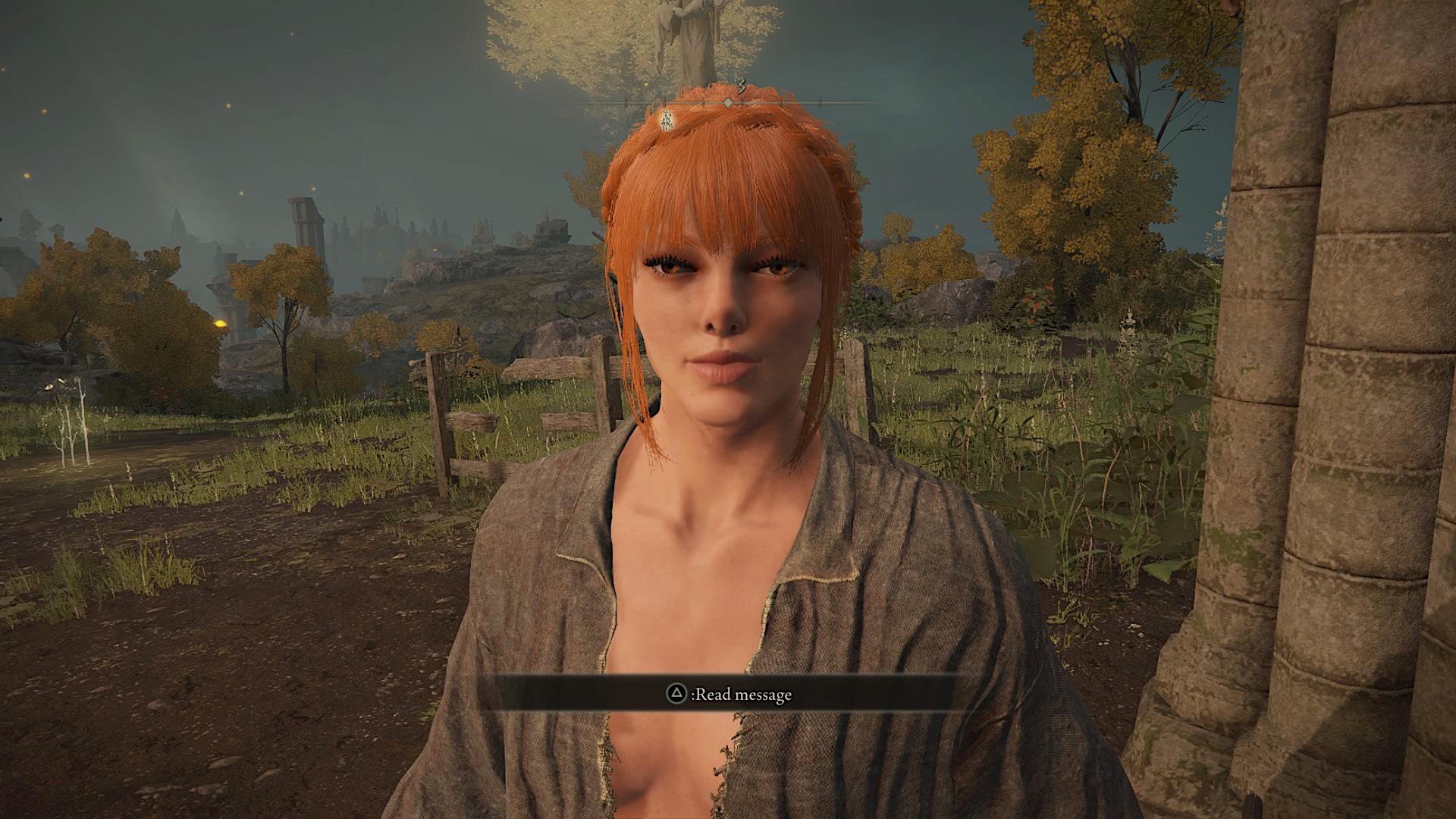Viewport: 1456px width, 819px height.
Task: Click the grace rune symbol above the compass
Action: click(742, 85)
